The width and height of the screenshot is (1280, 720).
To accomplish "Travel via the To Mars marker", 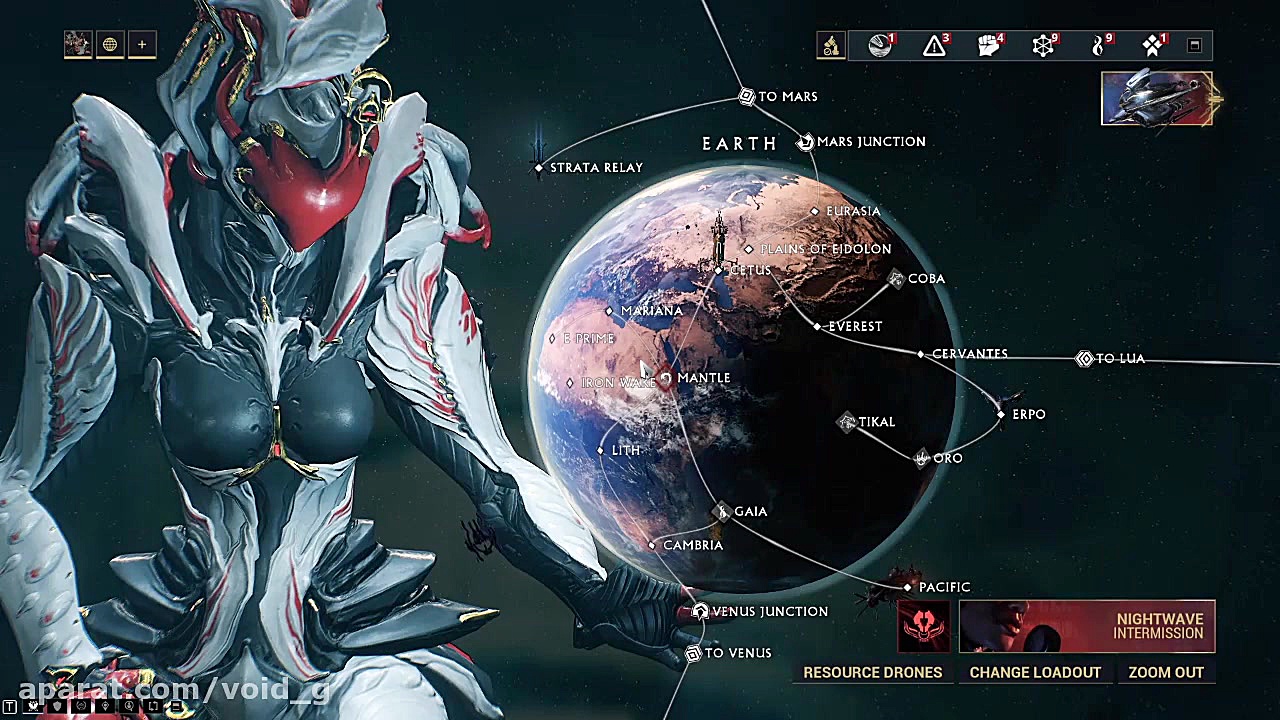I will [746, 96].
